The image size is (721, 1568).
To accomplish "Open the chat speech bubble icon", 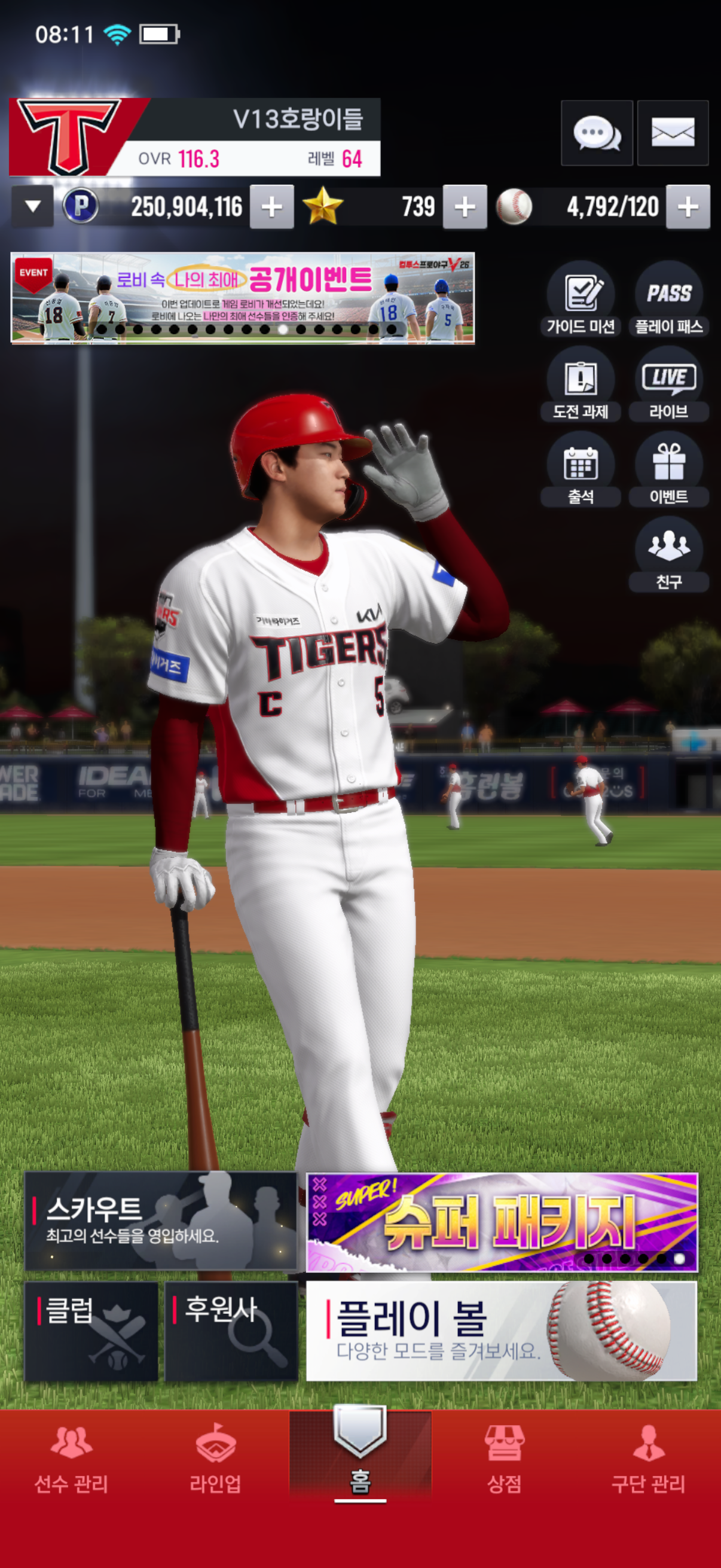I will [596, 133].
